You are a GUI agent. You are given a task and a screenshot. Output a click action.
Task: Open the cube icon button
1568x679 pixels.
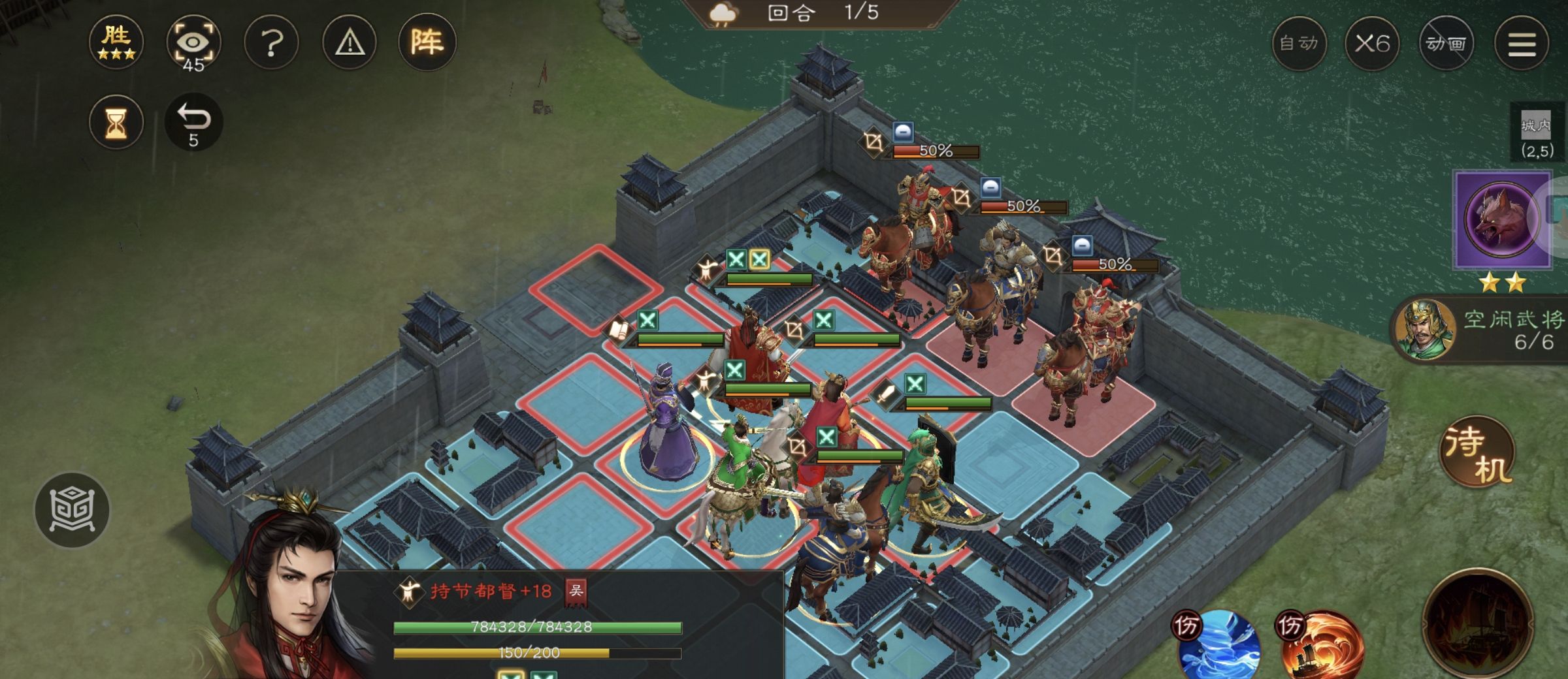tap(72, 510)
